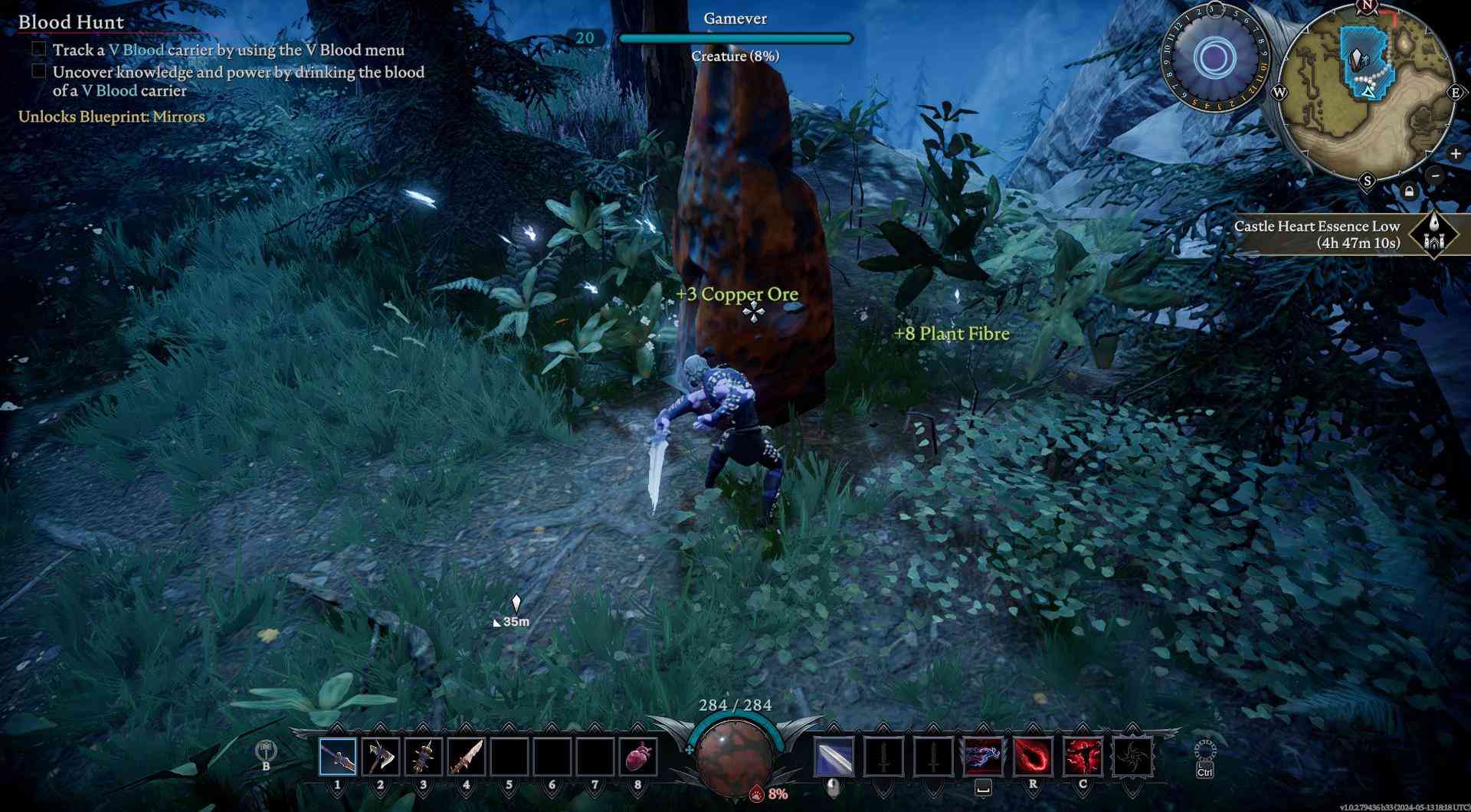The image size is (1471, 812).
Task: Select the spiked mace in slot 3
Action: coord(423,757)
